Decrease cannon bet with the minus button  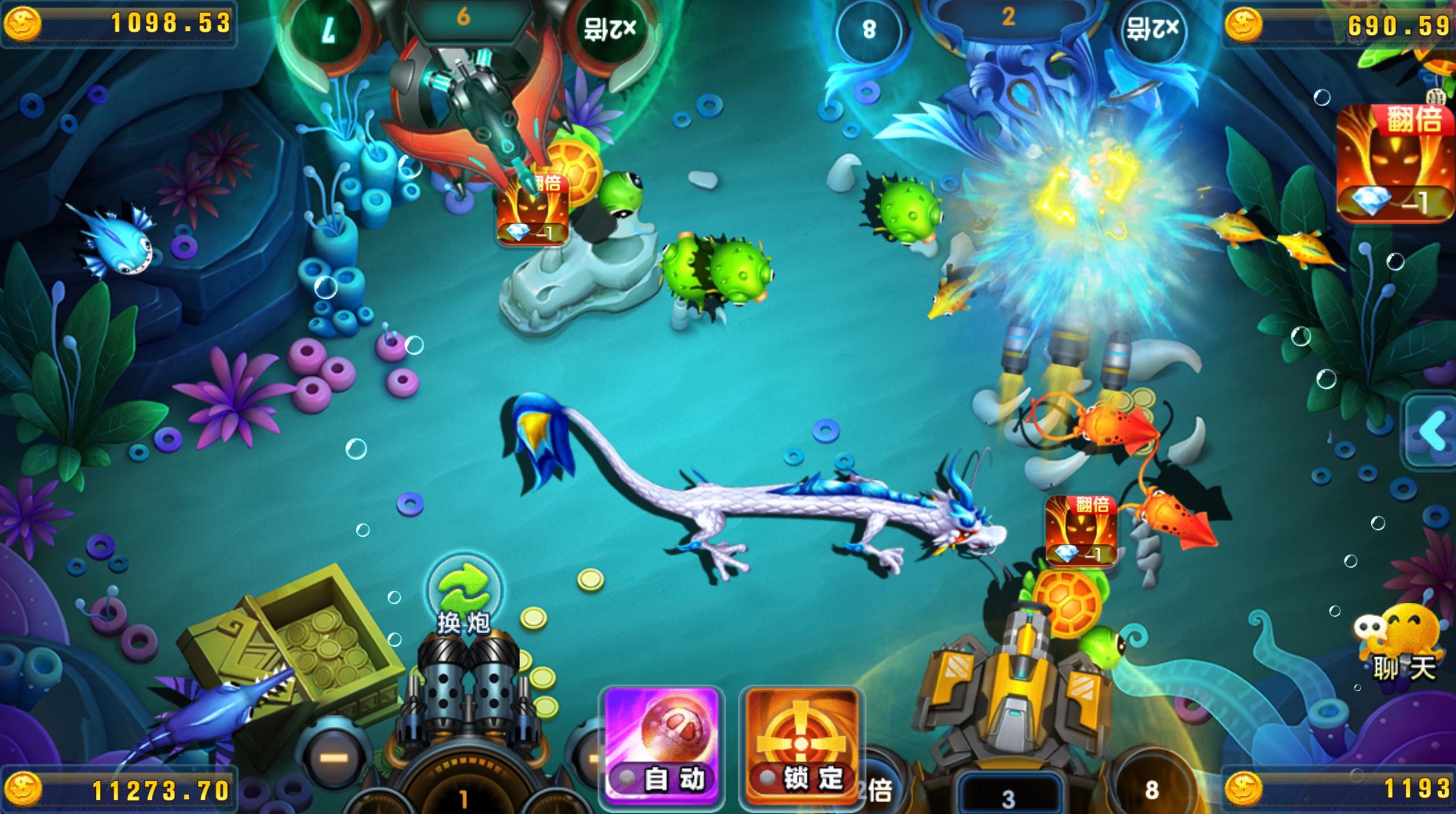coord(334,757)
